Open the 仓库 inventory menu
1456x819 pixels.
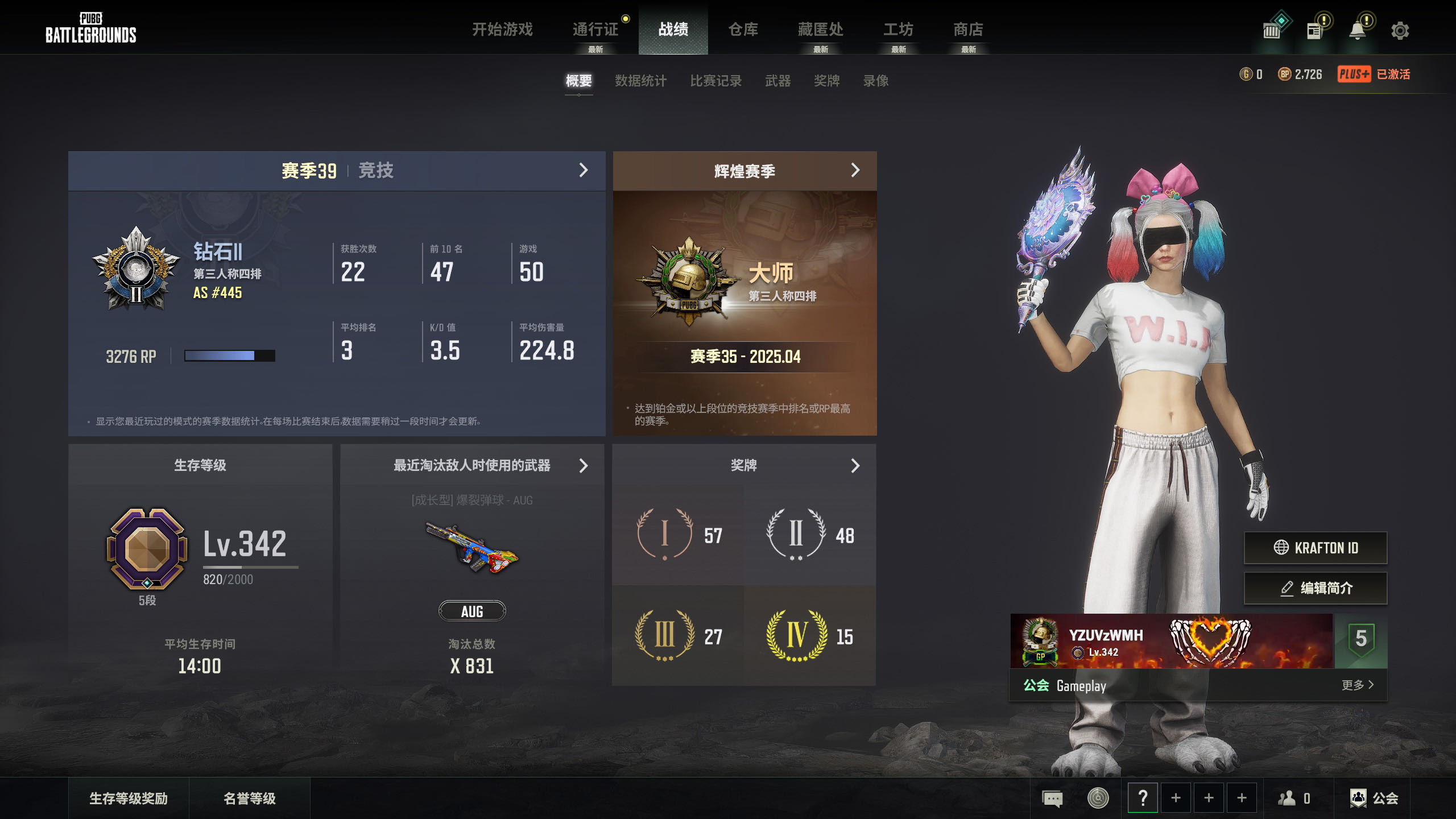743,30
